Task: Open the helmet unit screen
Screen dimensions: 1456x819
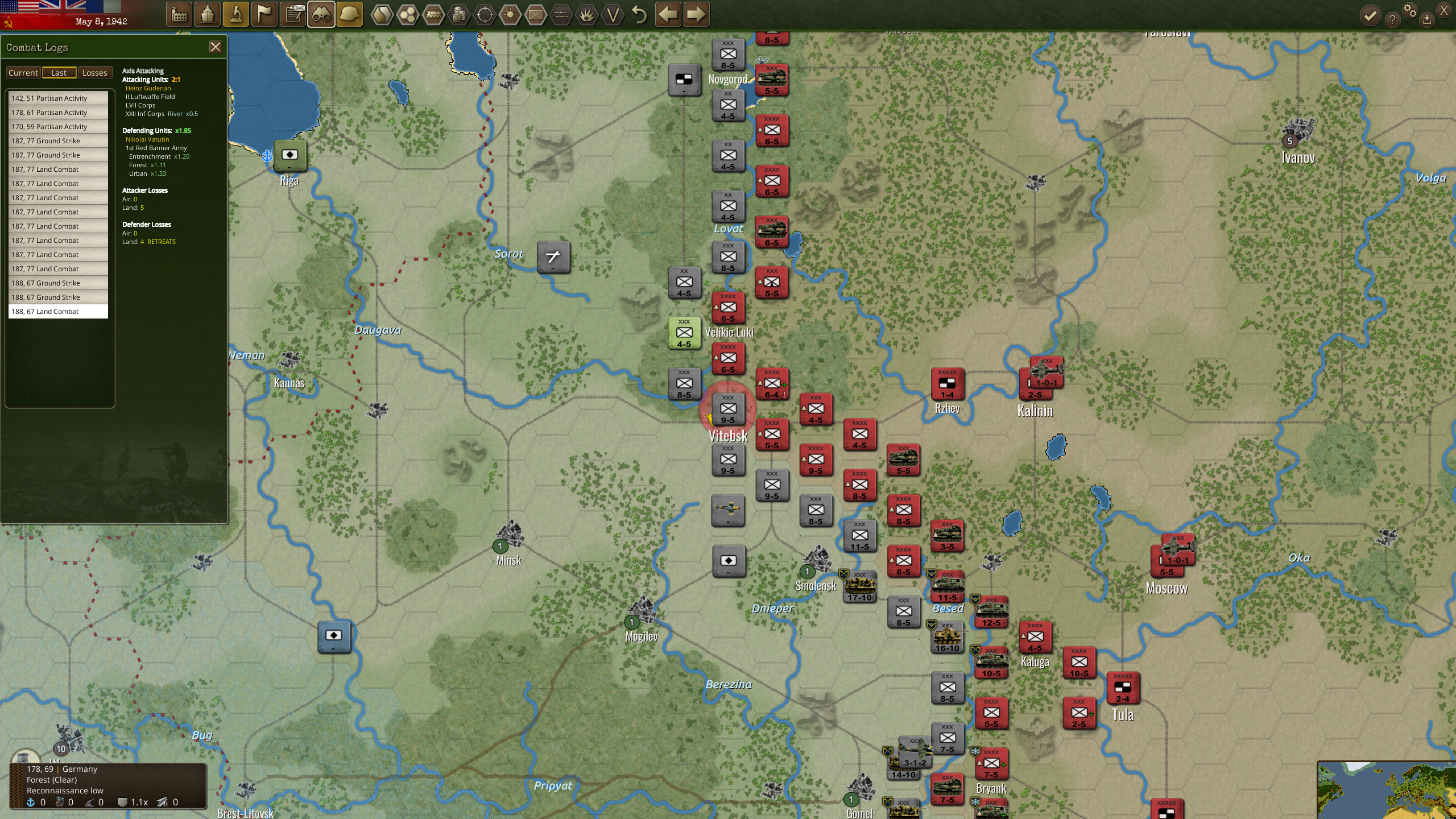Action: (x=350, y=14)
